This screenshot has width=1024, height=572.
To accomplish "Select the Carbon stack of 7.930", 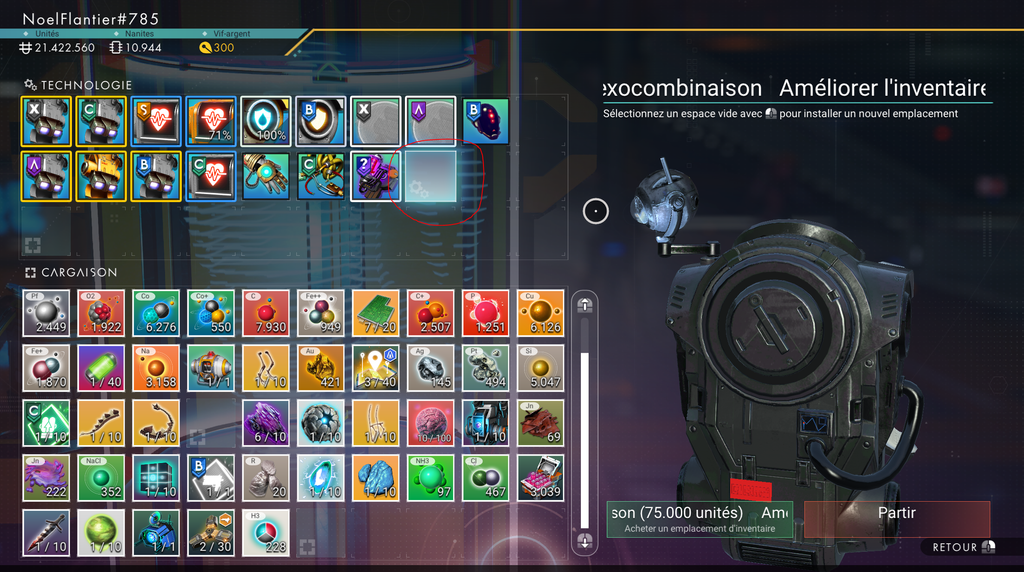I will point(266,313).
